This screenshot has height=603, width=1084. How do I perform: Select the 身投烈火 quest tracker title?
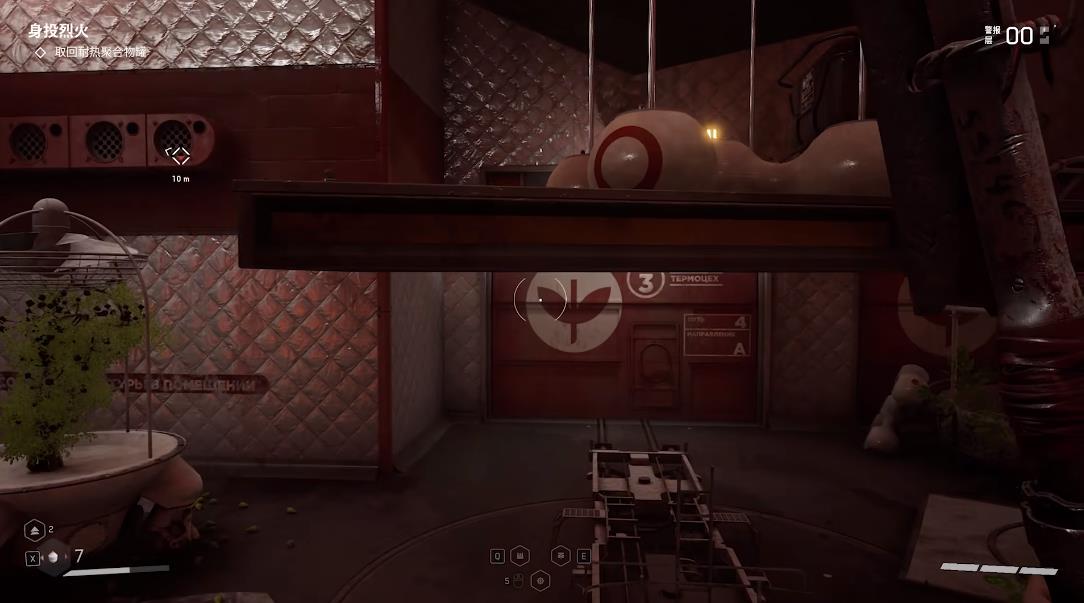pos(58,31)
